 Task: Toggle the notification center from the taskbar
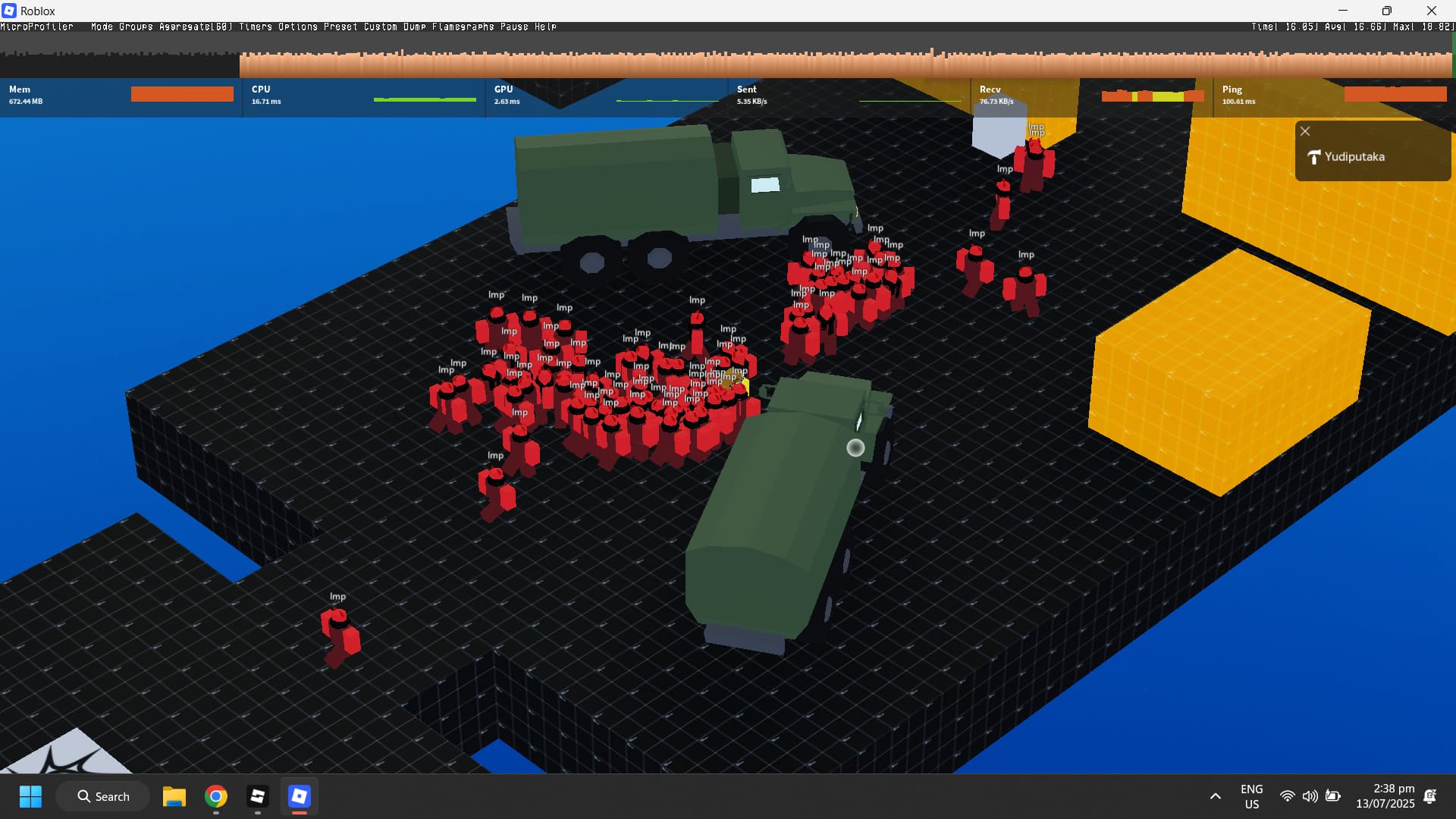[1430, 796]
